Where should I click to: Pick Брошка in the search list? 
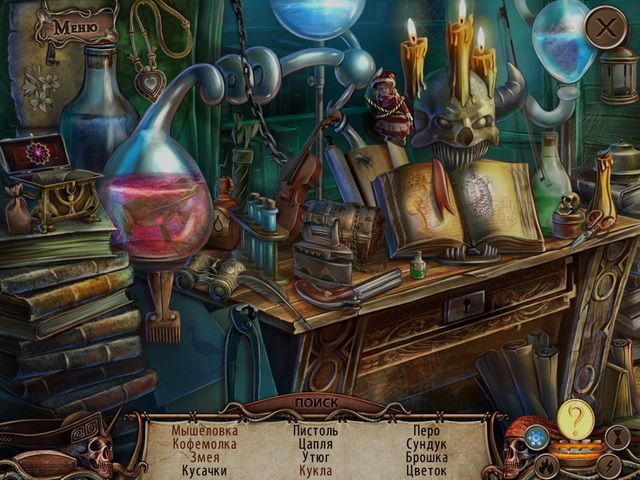[426, 457]
